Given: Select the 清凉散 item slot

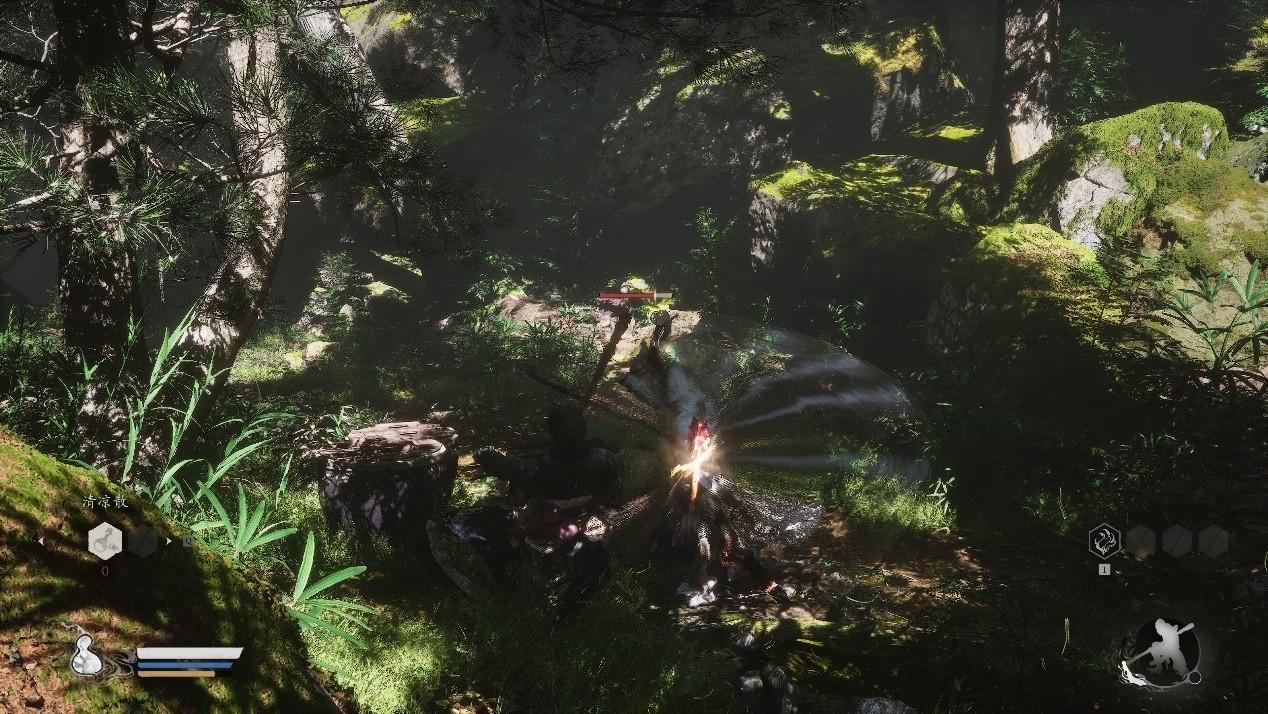Looking at the screenshot, I should (105, 541).
